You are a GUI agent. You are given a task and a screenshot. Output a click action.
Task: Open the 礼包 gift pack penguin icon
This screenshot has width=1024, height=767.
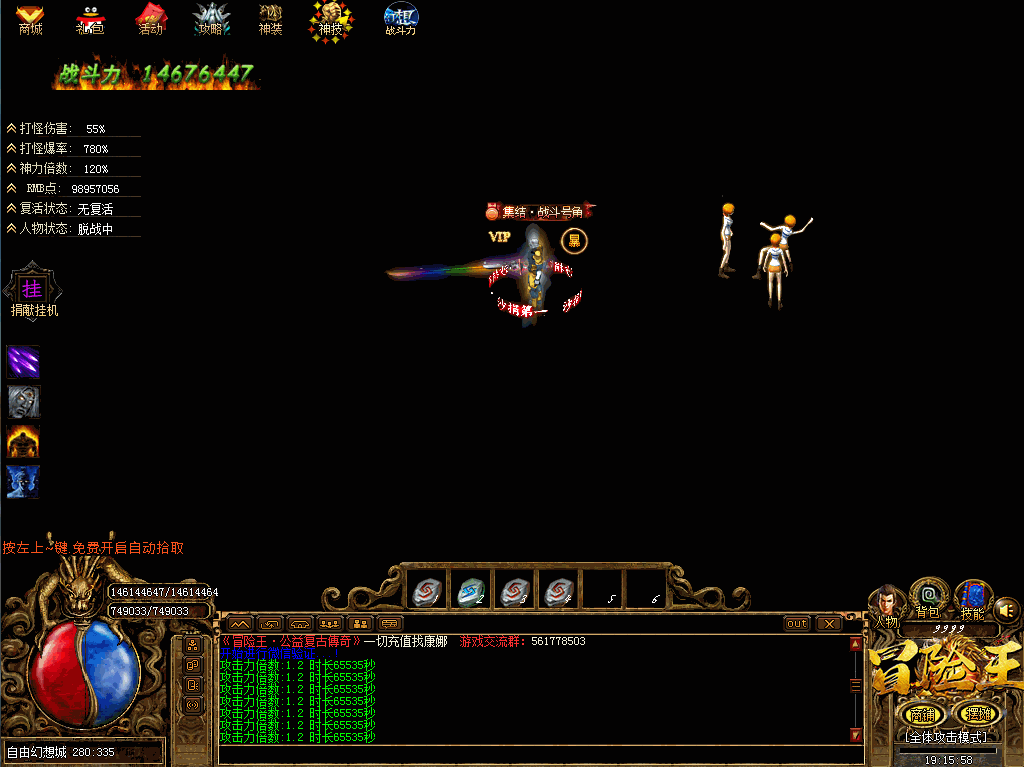pyautogui.click(x=90, y=18)
